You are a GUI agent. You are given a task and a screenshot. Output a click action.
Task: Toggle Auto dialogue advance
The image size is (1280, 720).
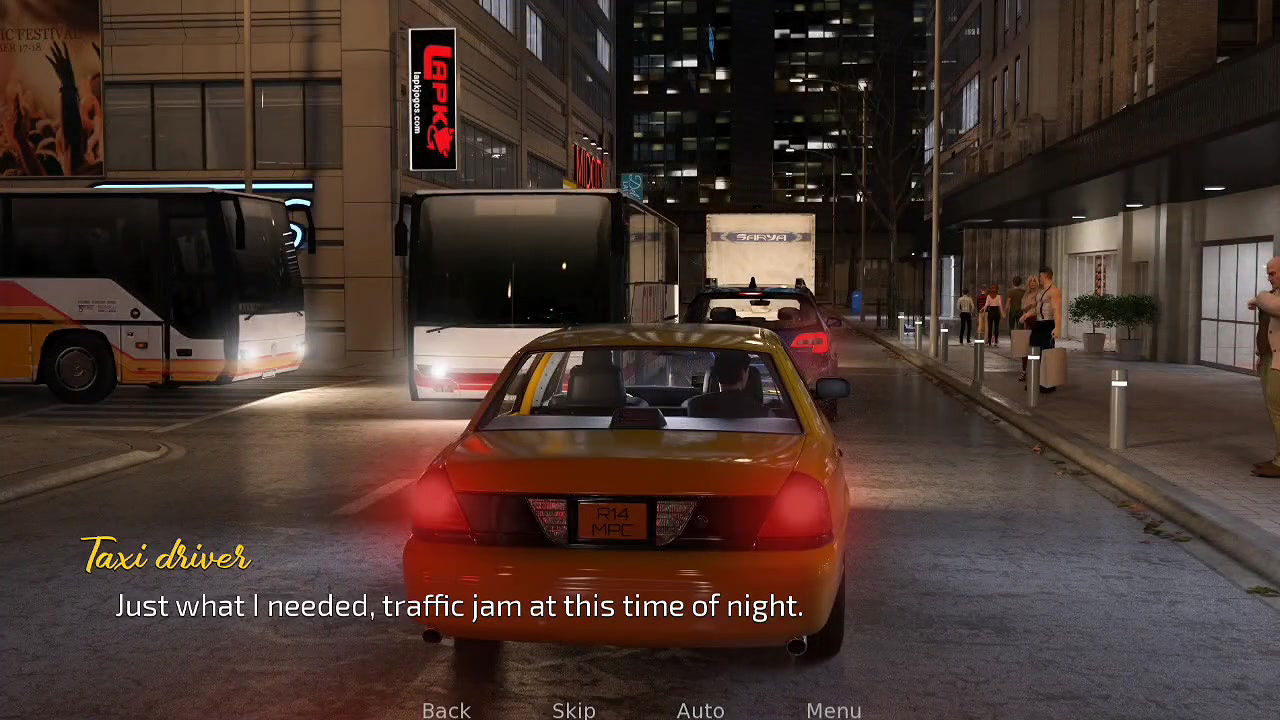(x=700, y=709)
